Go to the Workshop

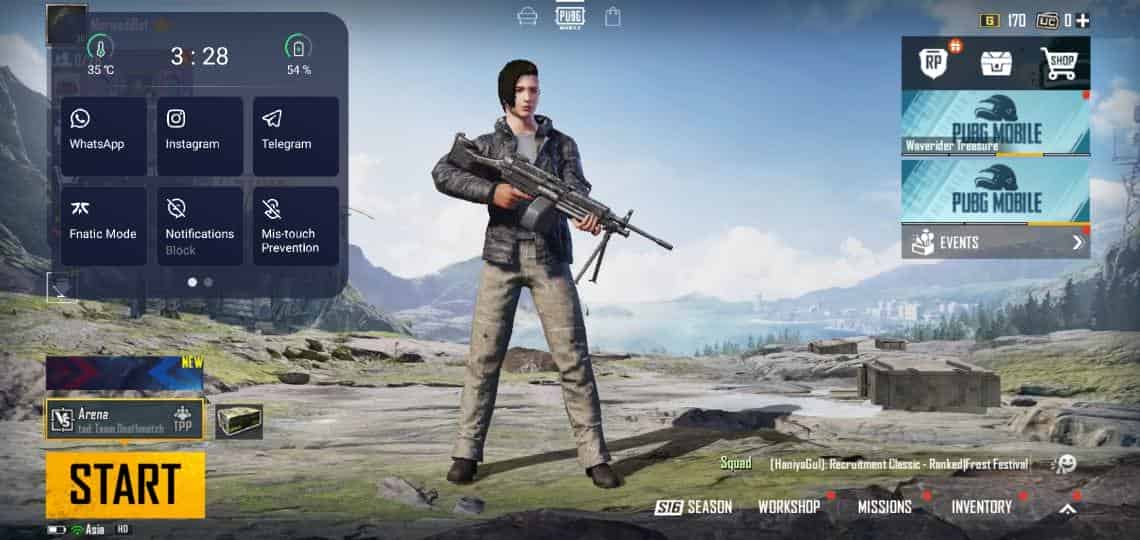point(789,507)
